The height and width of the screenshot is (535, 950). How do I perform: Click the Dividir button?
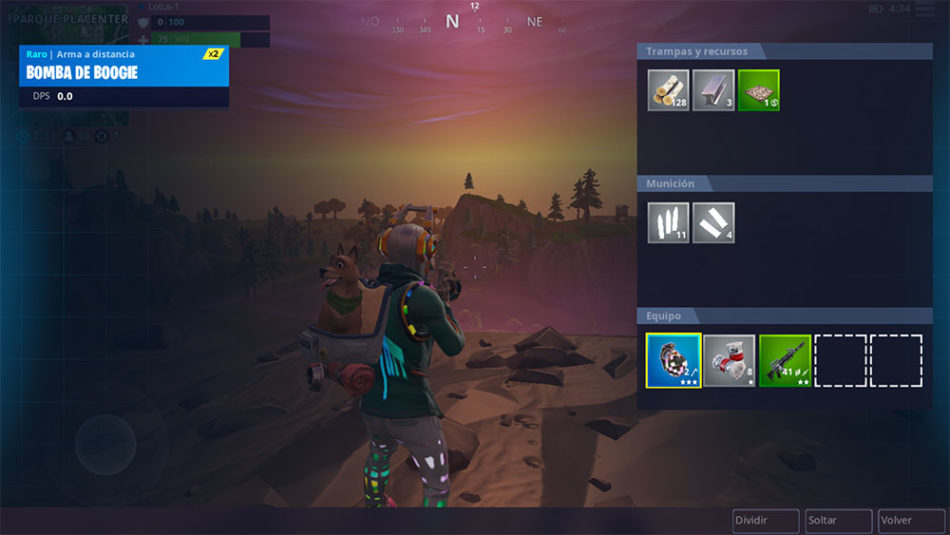pos(765,521)
